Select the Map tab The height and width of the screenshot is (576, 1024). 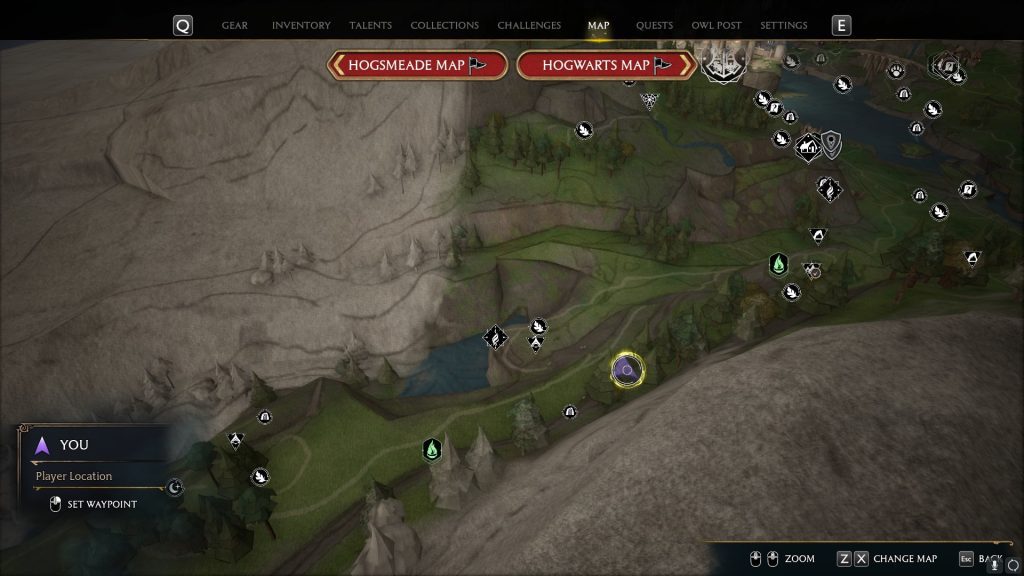[x=598, y=25]
